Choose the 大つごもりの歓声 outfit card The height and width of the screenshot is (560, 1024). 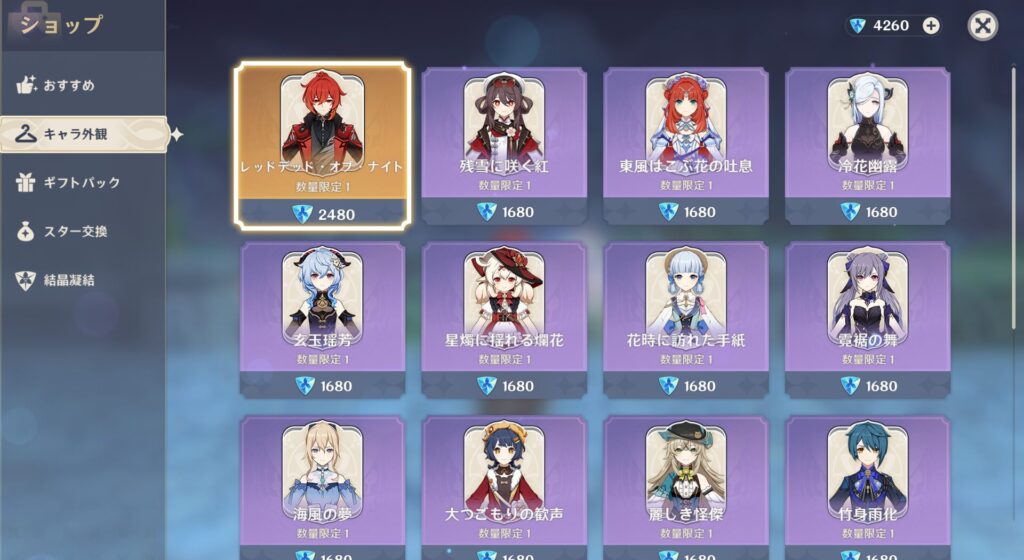[504, 488]
